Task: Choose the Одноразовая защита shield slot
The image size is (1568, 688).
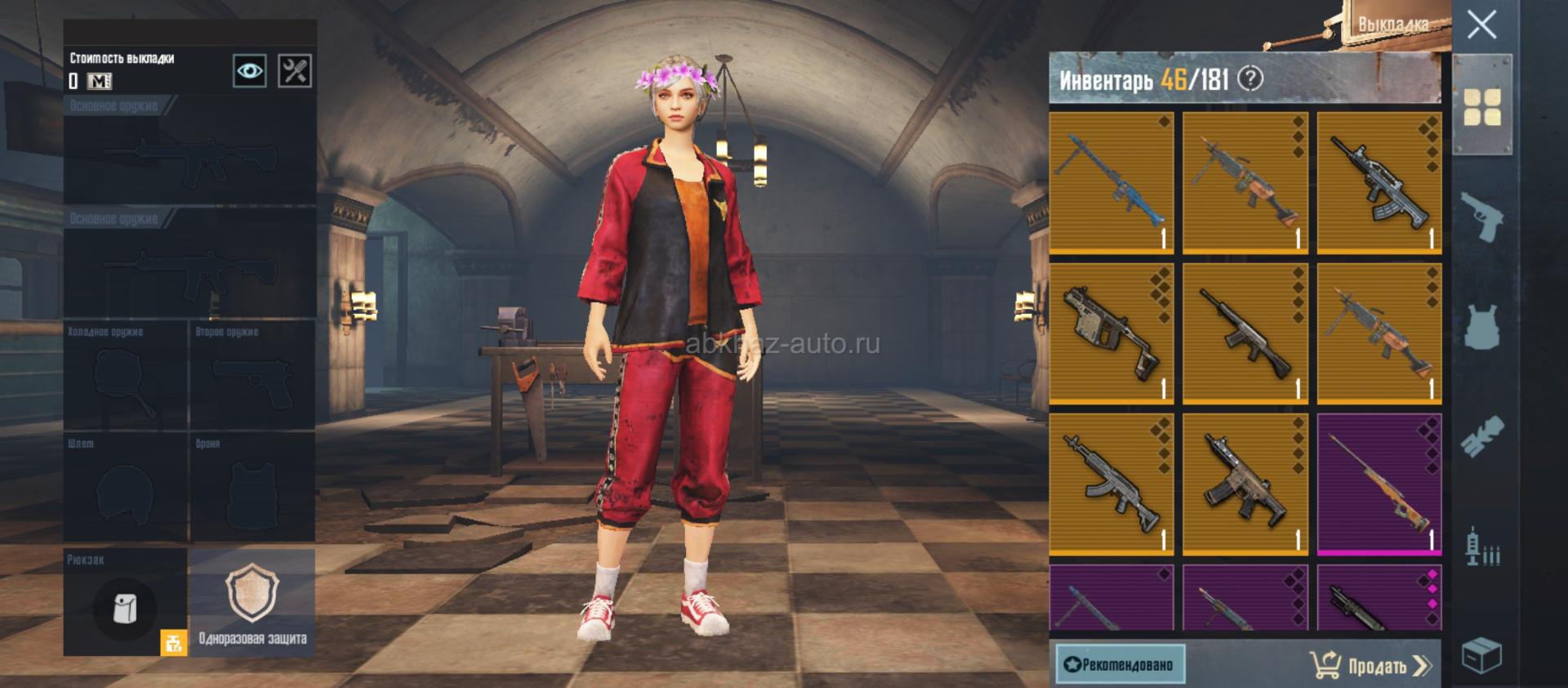Action: pyautogui.click(x=252, y=603)
